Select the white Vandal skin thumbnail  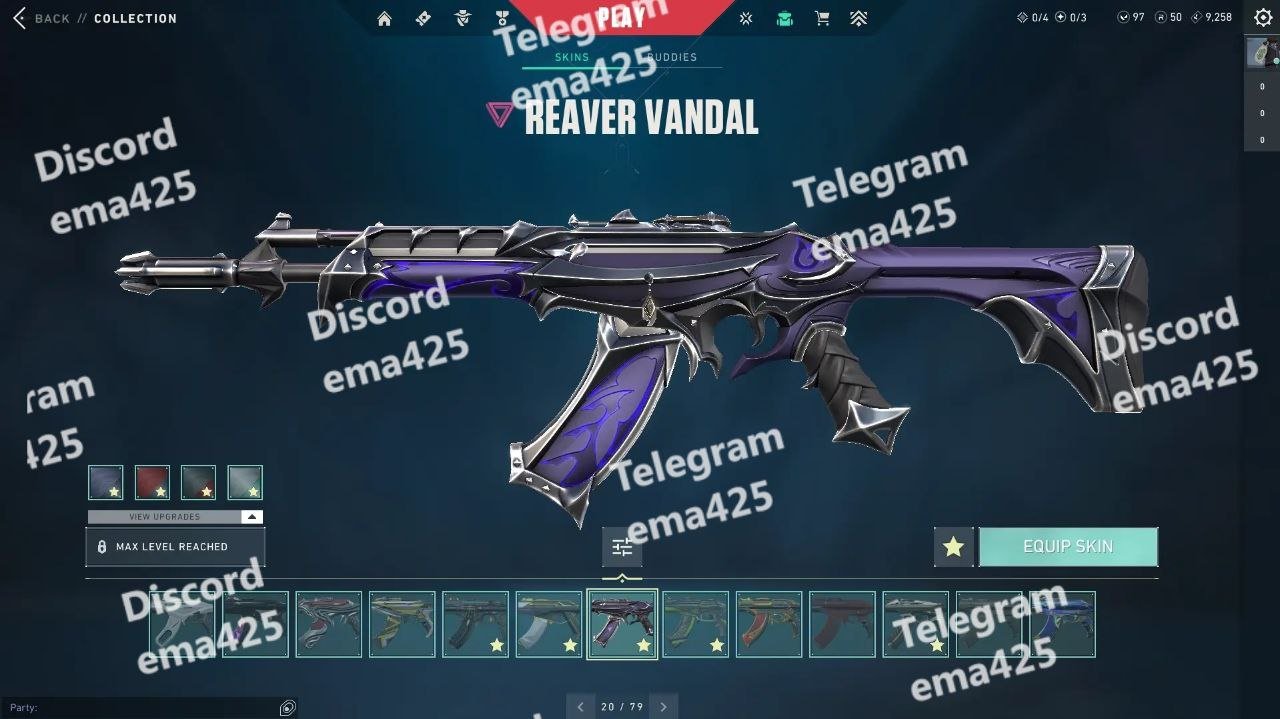point(182,624)
